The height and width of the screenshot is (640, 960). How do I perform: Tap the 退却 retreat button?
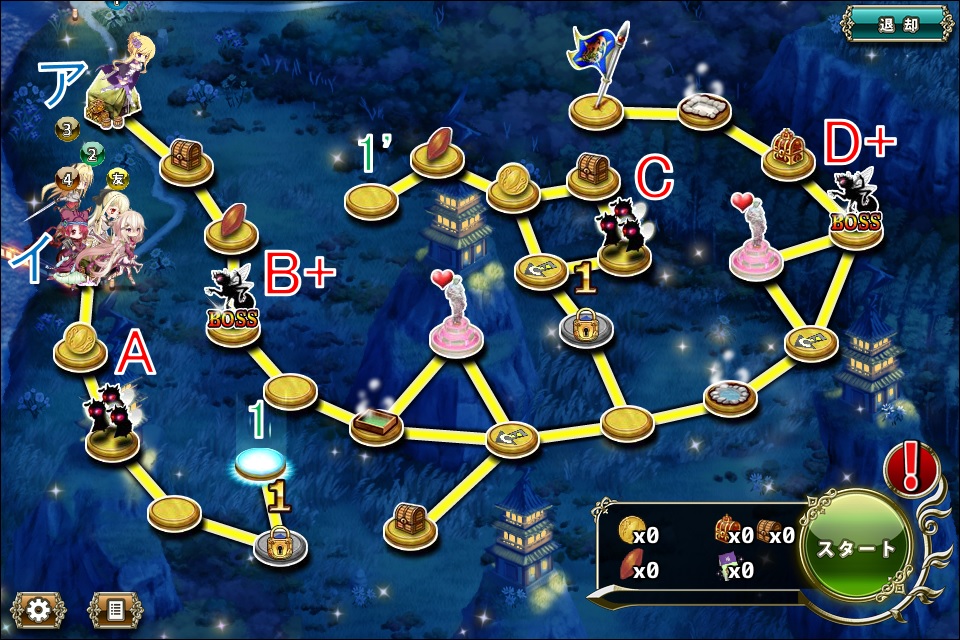pyautogui.click(x=896, y=24)
